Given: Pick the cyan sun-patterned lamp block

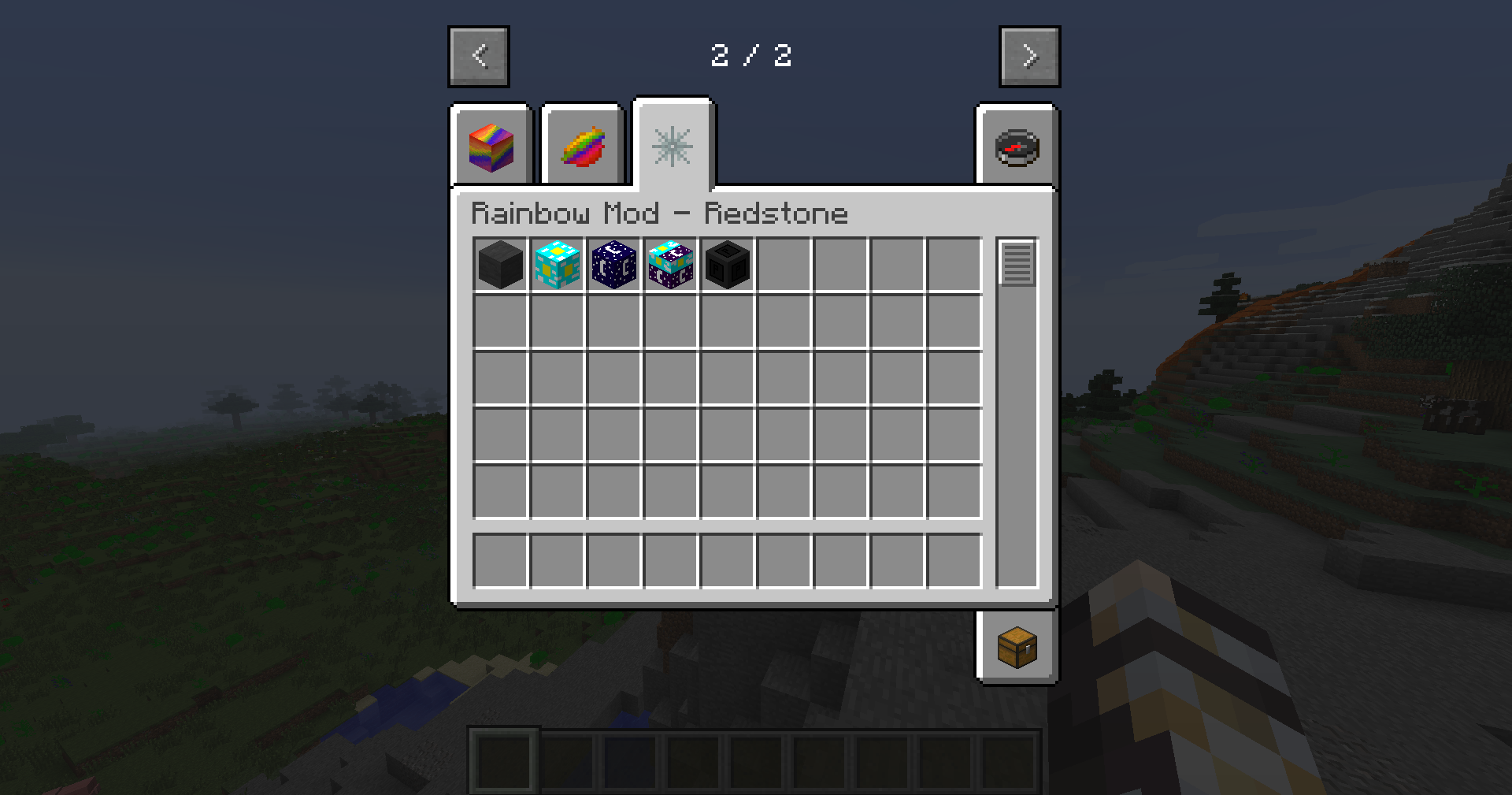Looking at the screenshot, I should click(558, 264).
